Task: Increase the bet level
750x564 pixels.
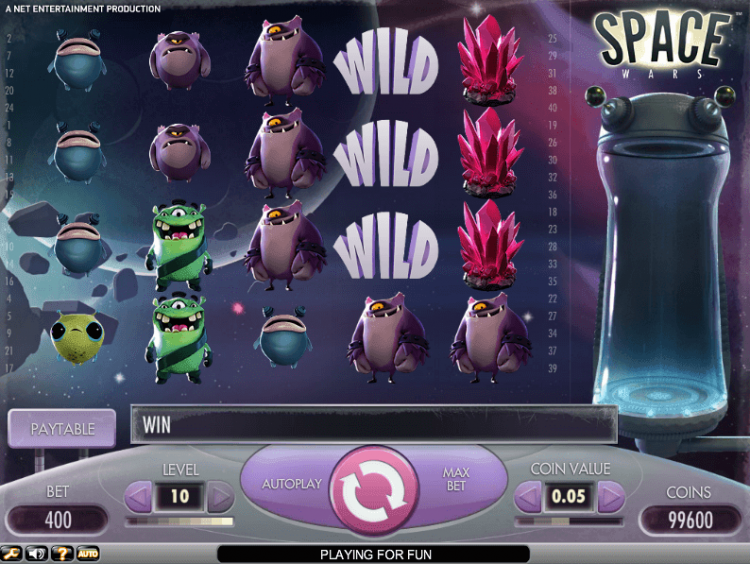Action: [219, 496]
